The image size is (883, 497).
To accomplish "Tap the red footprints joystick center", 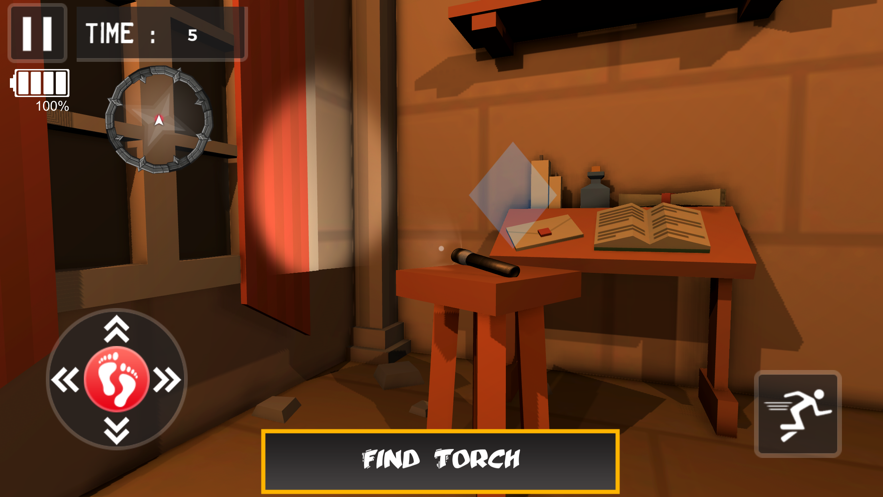I will (117, 379).
